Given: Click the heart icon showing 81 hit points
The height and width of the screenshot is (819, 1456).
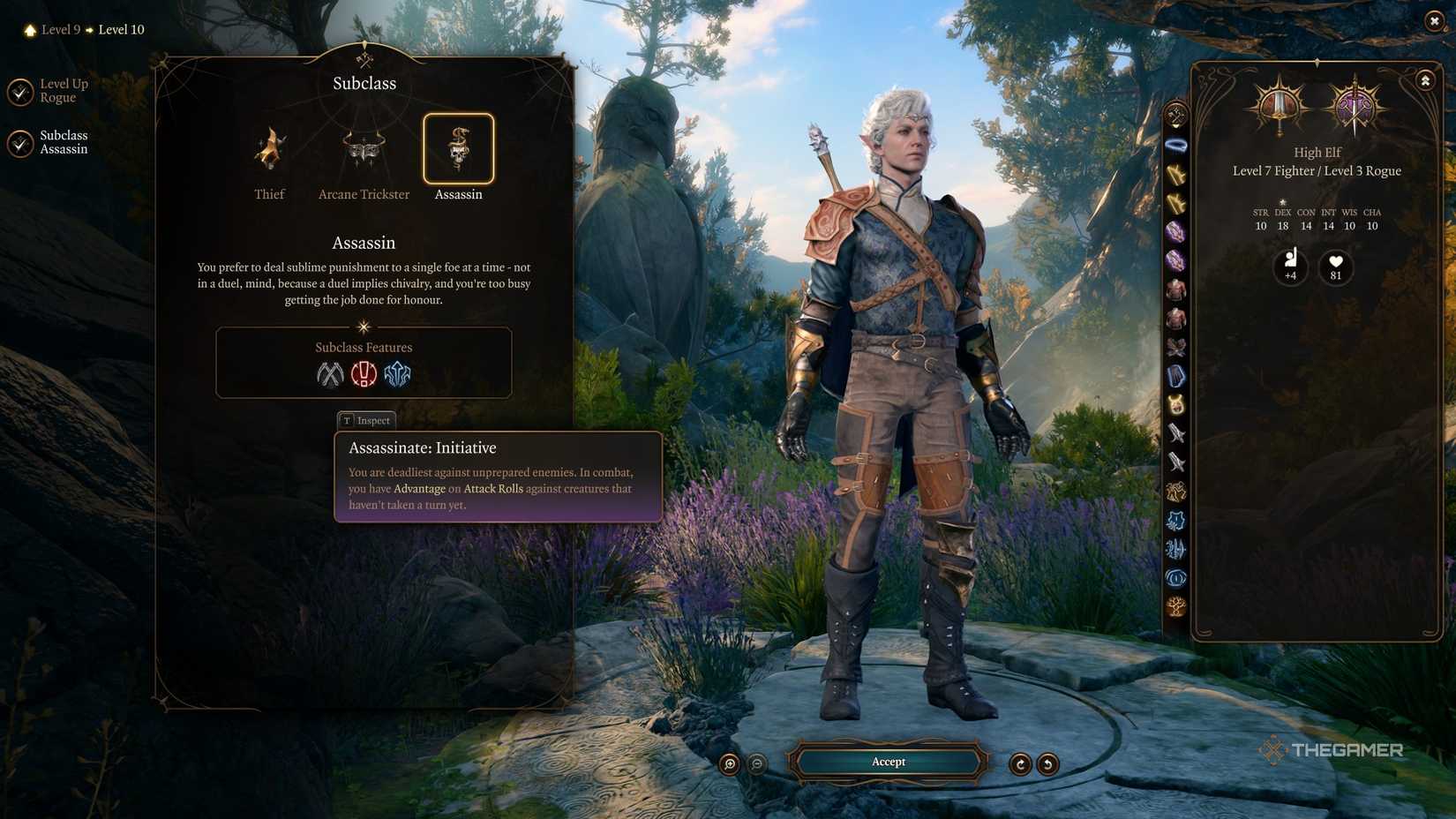Looking at the screenshot, I should [x=1335, y=266].
